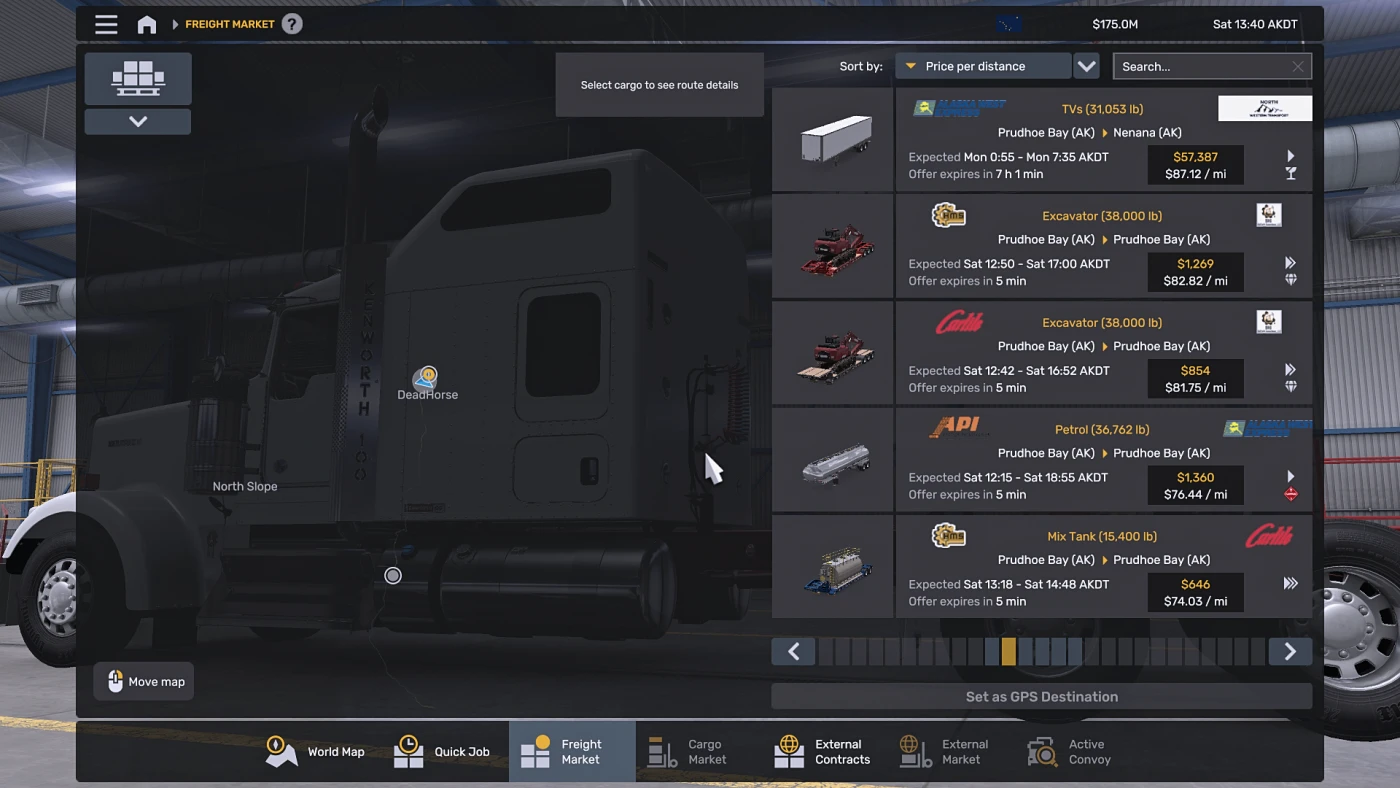Screen dimensions: 1400x788
Task: Click the Carlile logo on the Mix Tank offer
Action: [1267, 536]
